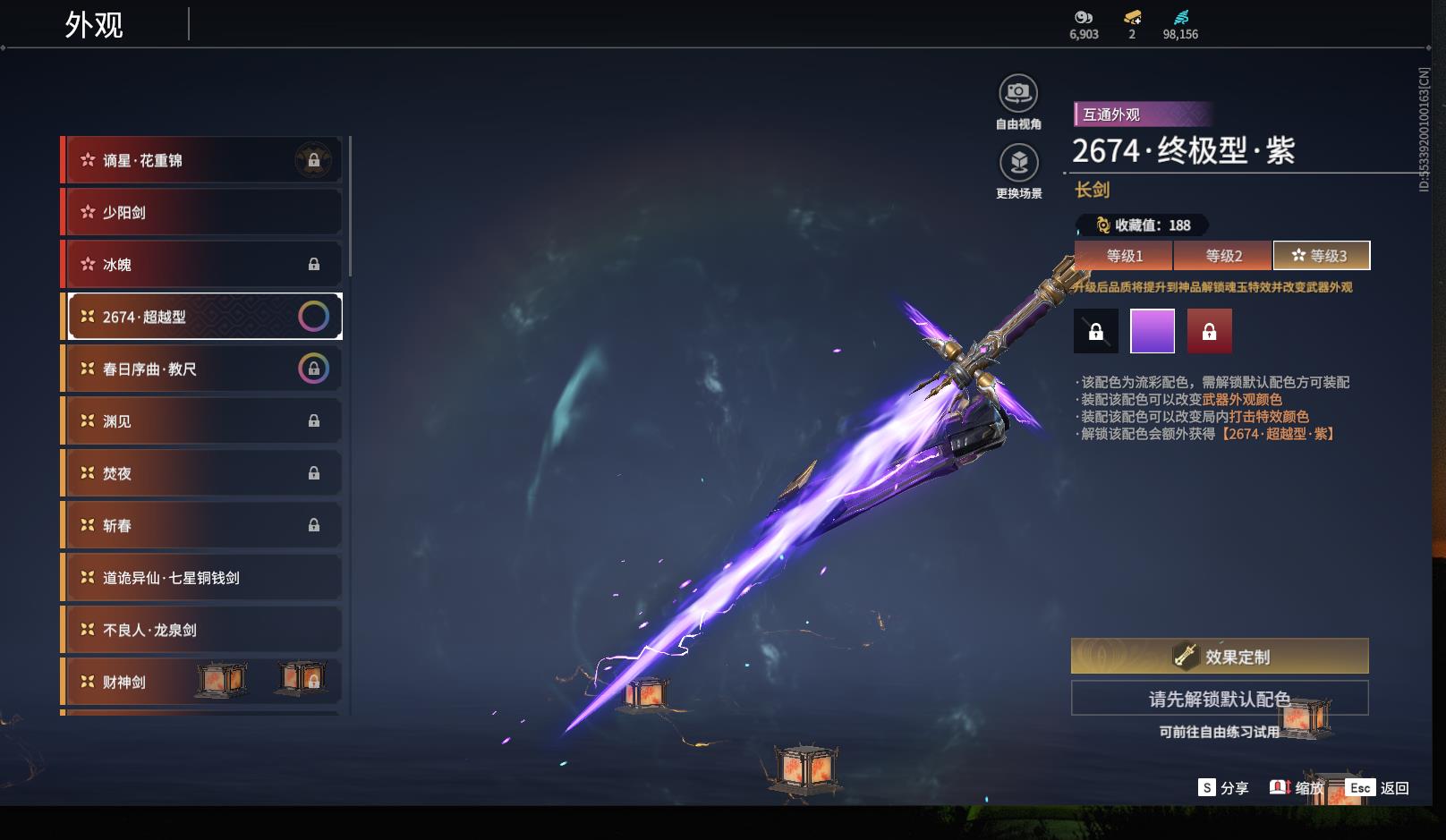Select the 冰魄 sword skin
The width and height of the screenshot is (1446, 840).
pyautogui.click(x=203, y=264)
